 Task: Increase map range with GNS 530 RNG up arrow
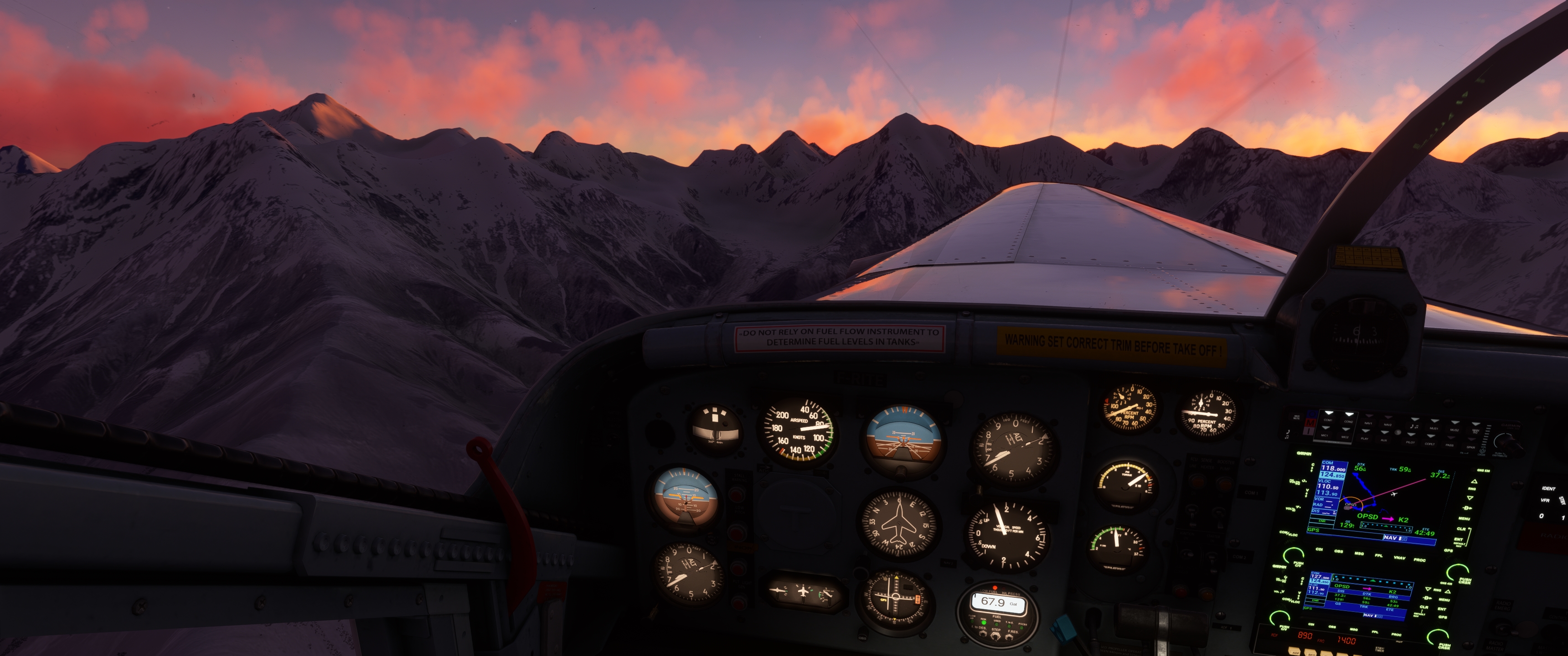tap(1474, 482)
